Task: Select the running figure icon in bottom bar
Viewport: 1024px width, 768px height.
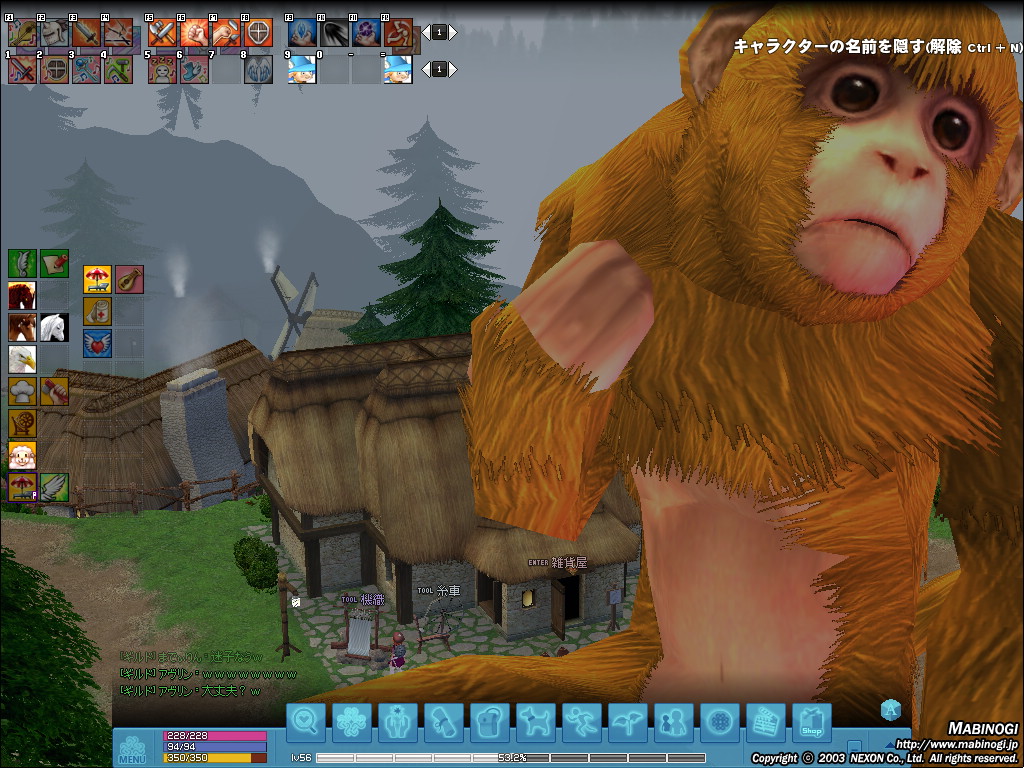Action: coord(582,723)
